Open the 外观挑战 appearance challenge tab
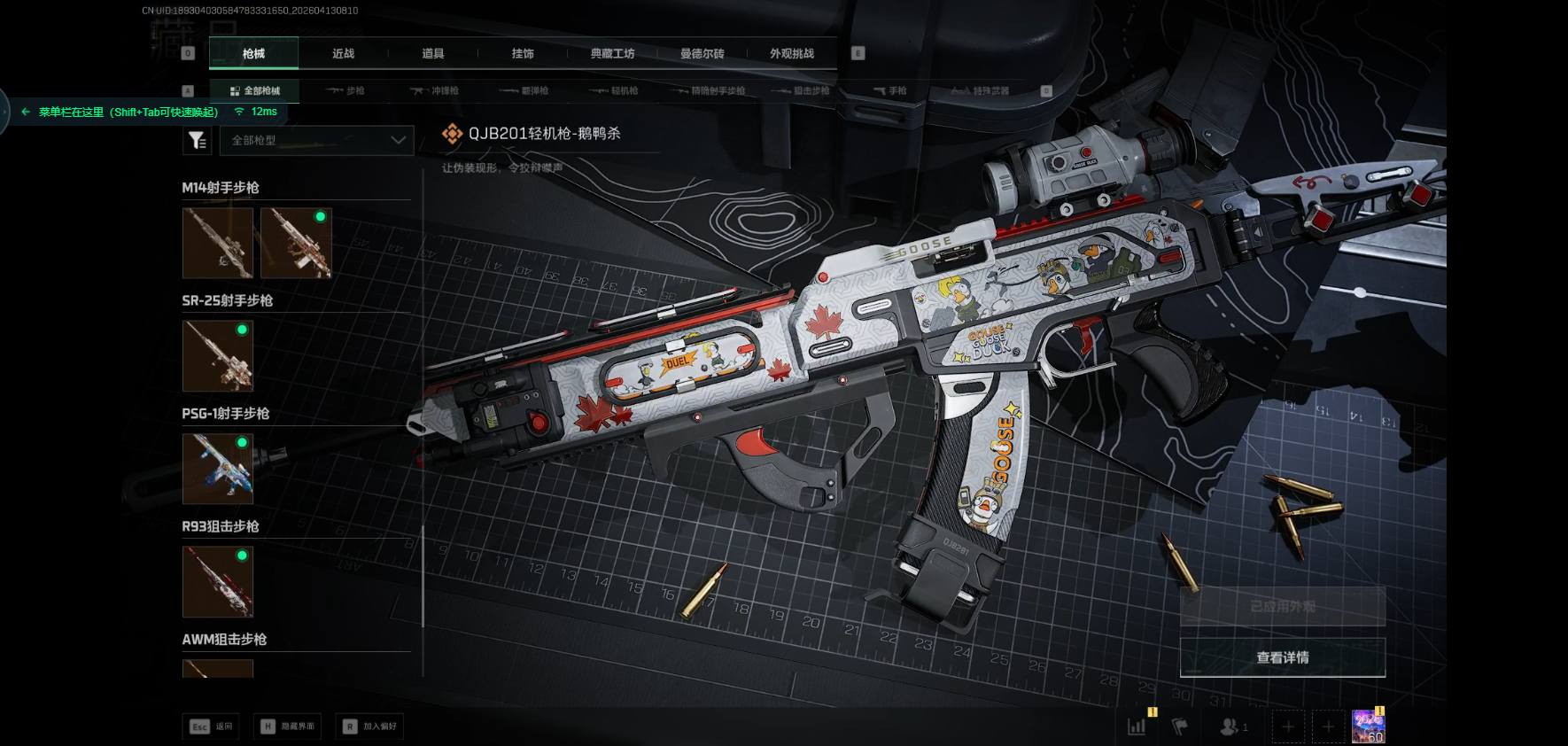1568x746 pixels. pyautogui.click(x=791, y=54)
